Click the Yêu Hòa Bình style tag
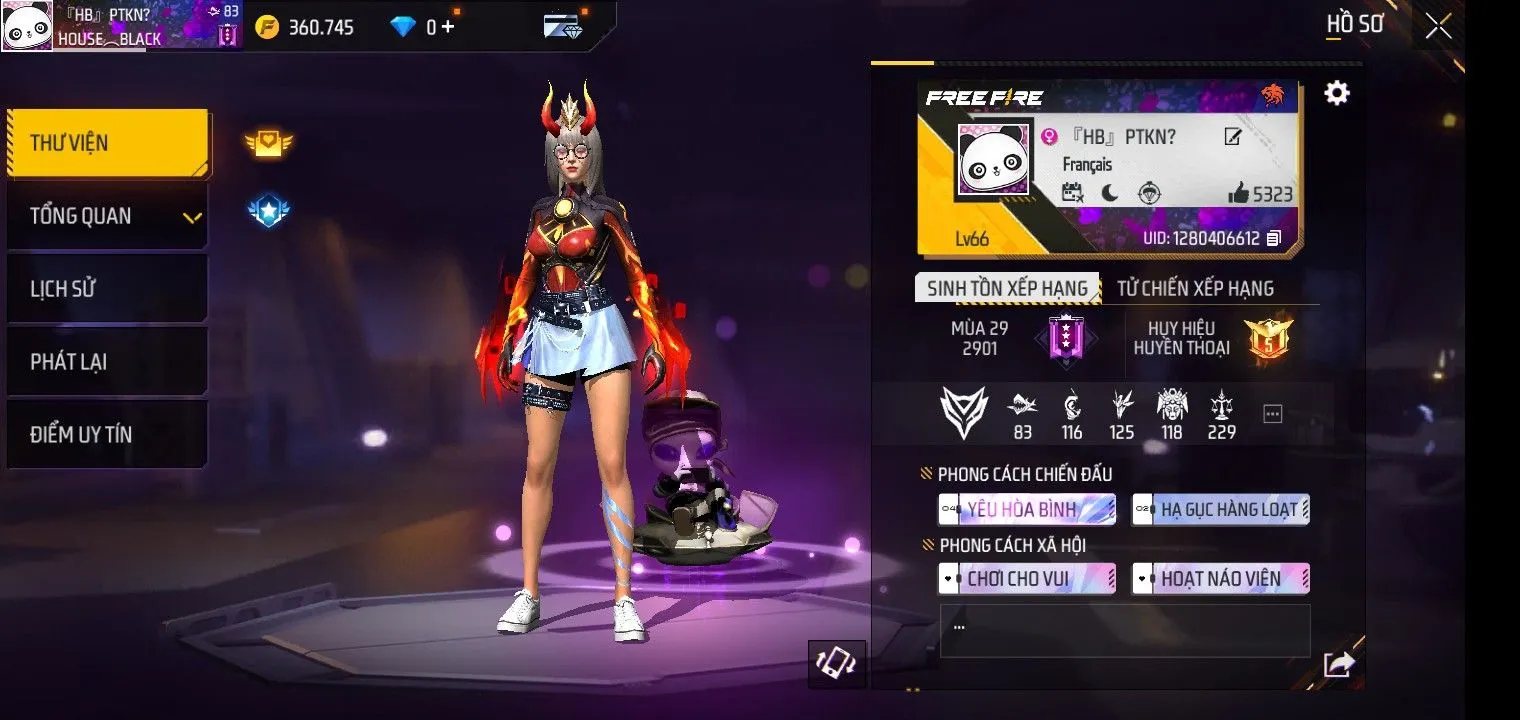The width and height of the screenshot is (1520, 720). point(1027,510)
